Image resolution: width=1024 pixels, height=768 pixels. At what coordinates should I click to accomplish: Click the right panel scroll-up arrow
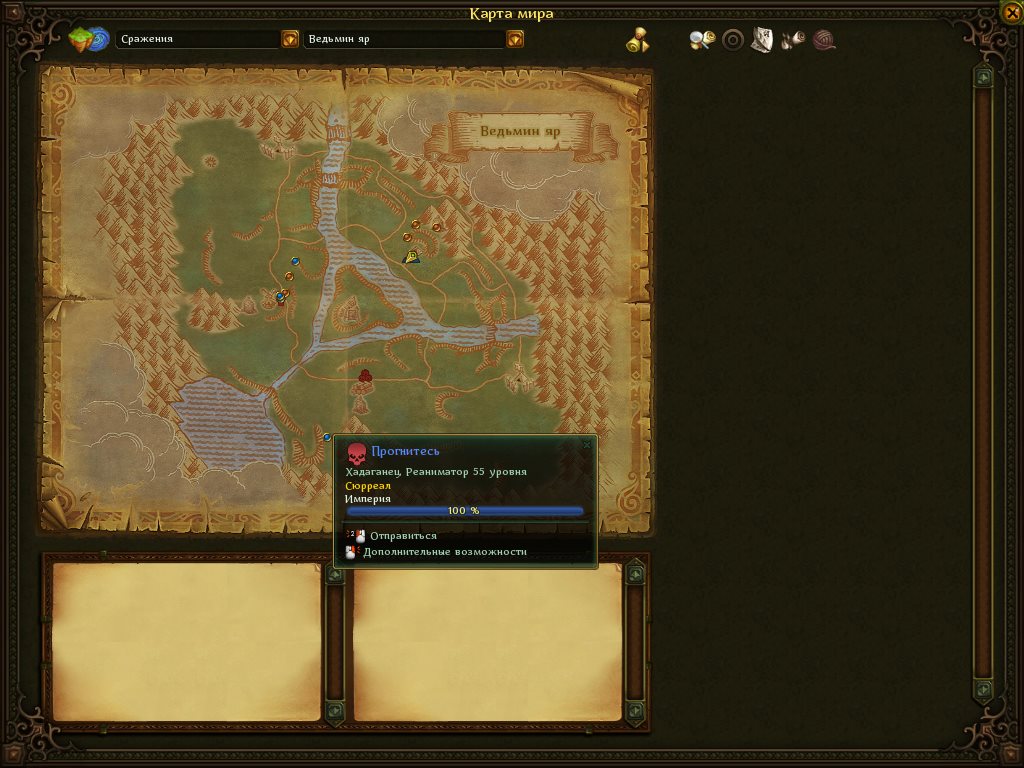(984, 77)
